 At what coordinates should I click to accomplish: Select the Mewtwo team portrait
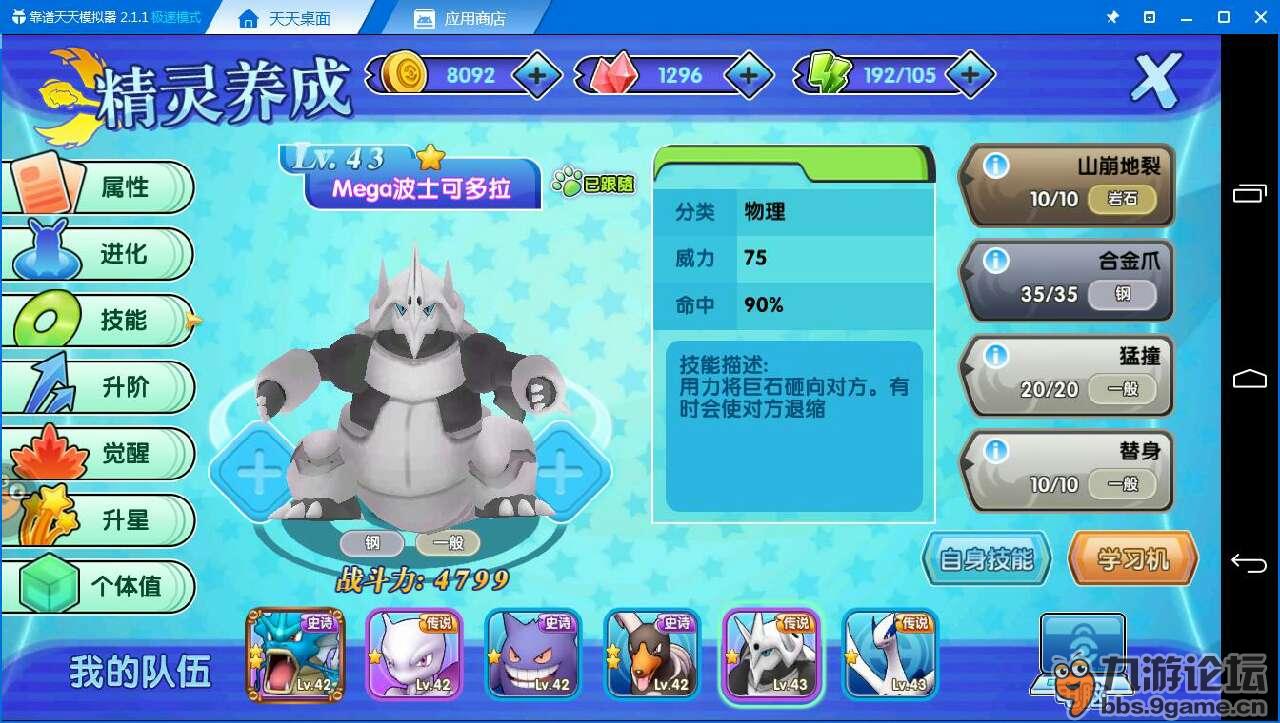click(414, 653)
